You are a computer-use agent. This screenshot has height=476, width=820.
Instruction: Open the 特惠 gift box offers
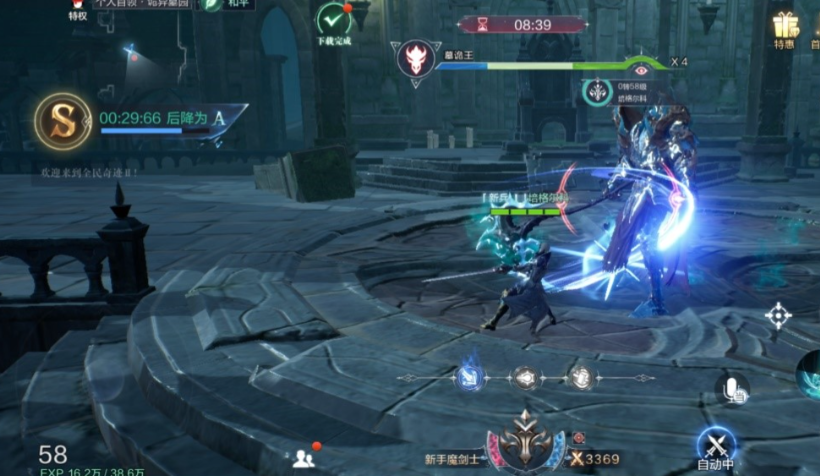[x=785, y=28]
